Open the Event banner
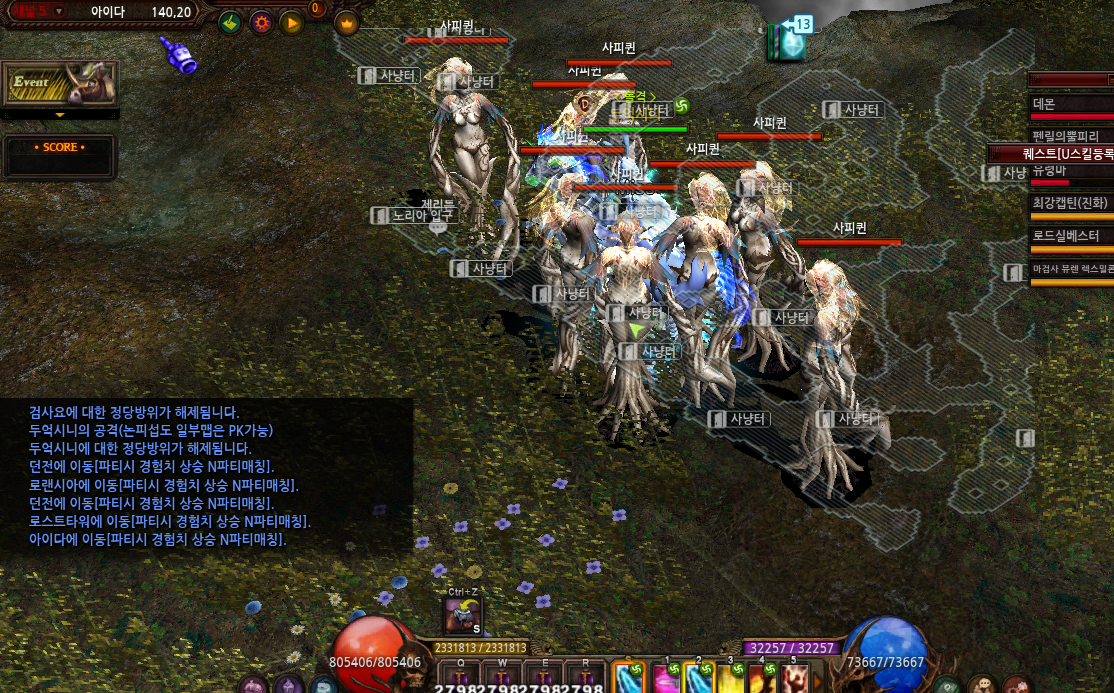 point(60,85)
